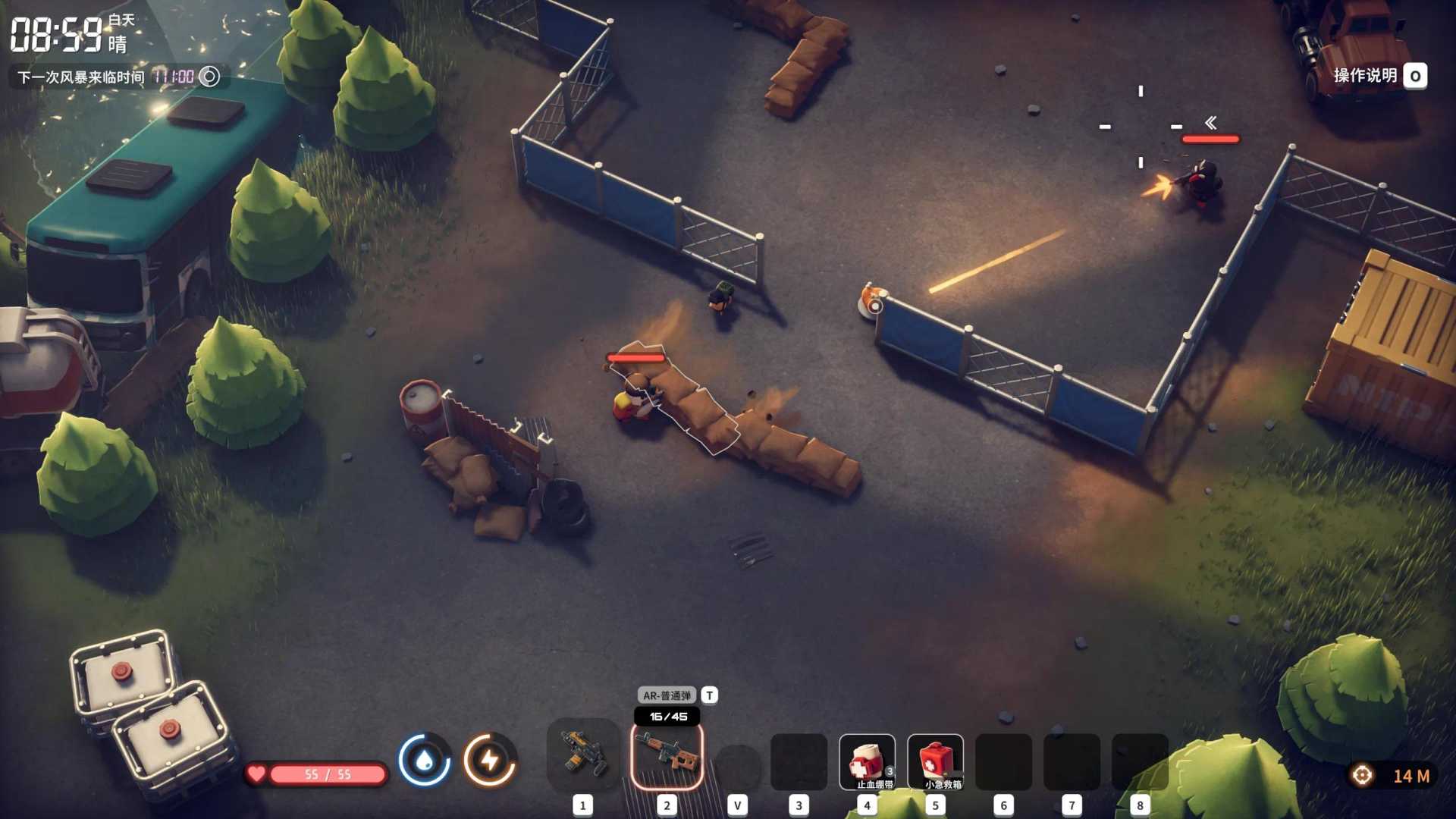This screenshot has height=819, width=1456.
Task: Click the crosshair icon next to 14 M
Action: [1363, 773]
